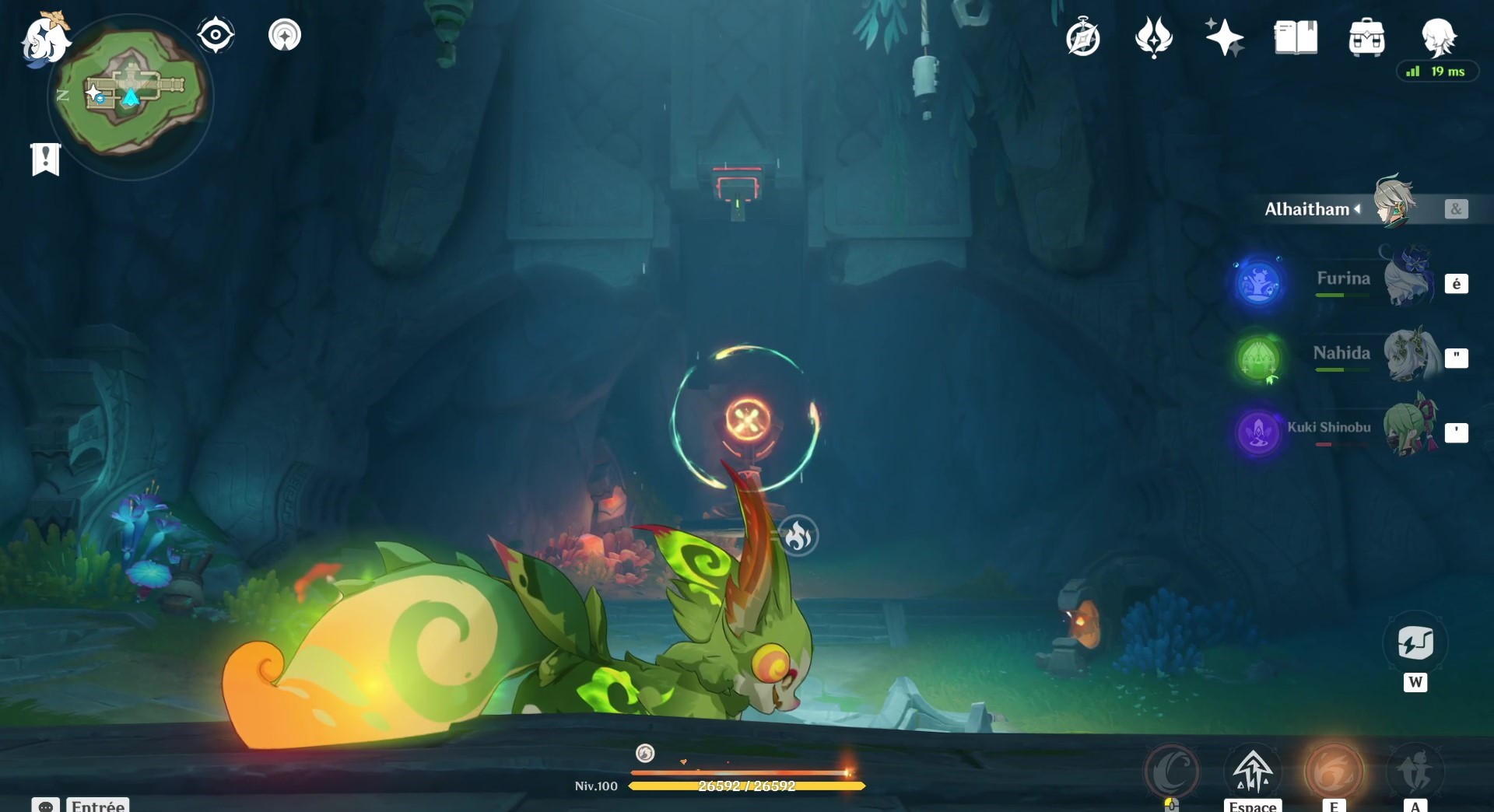Open the circular minimap
Screen dimensions: 1494x812
click(x=130, y=95)
